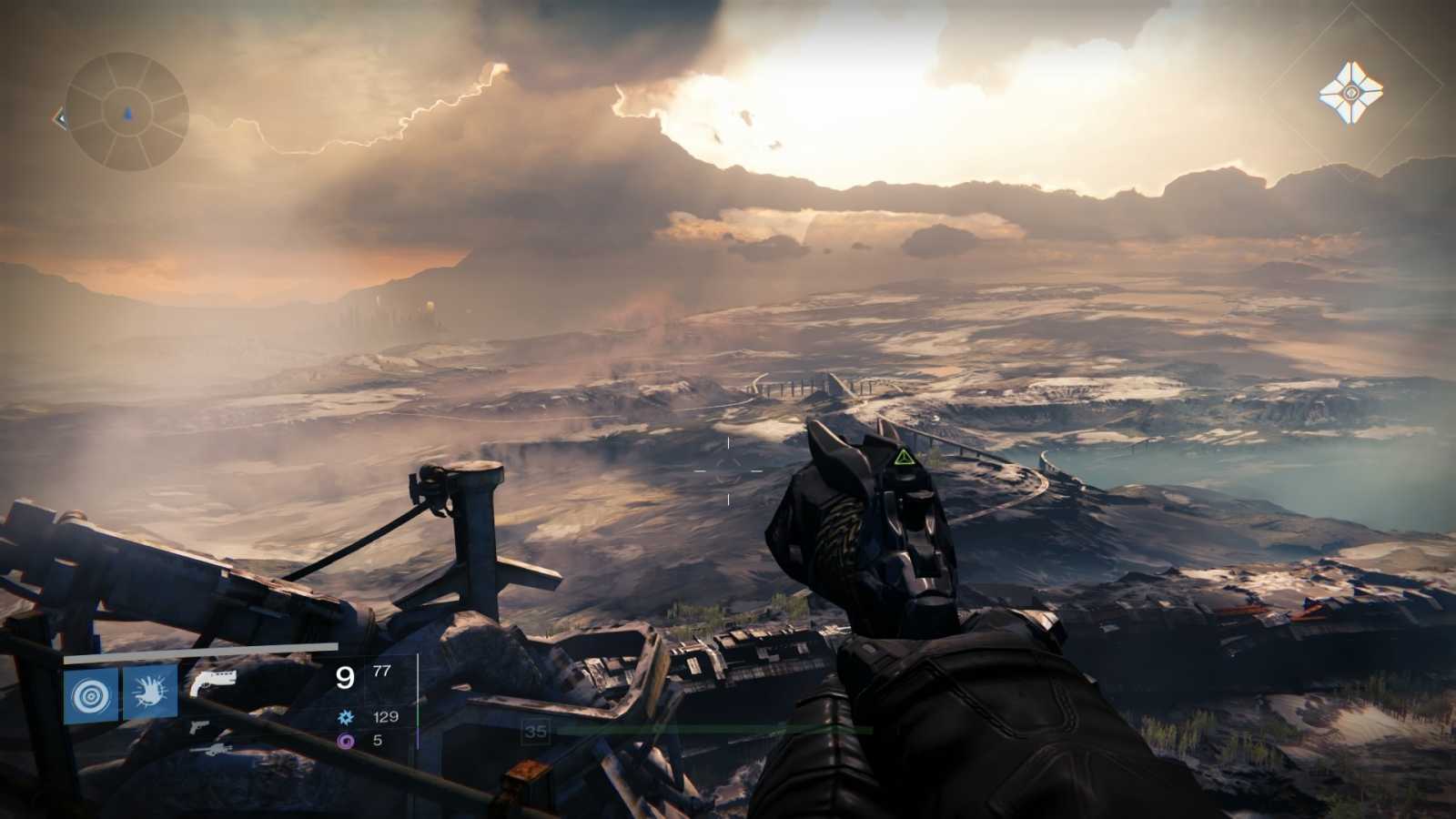
Task: Click the blue special ammo icon
Action: click(346, 717)
